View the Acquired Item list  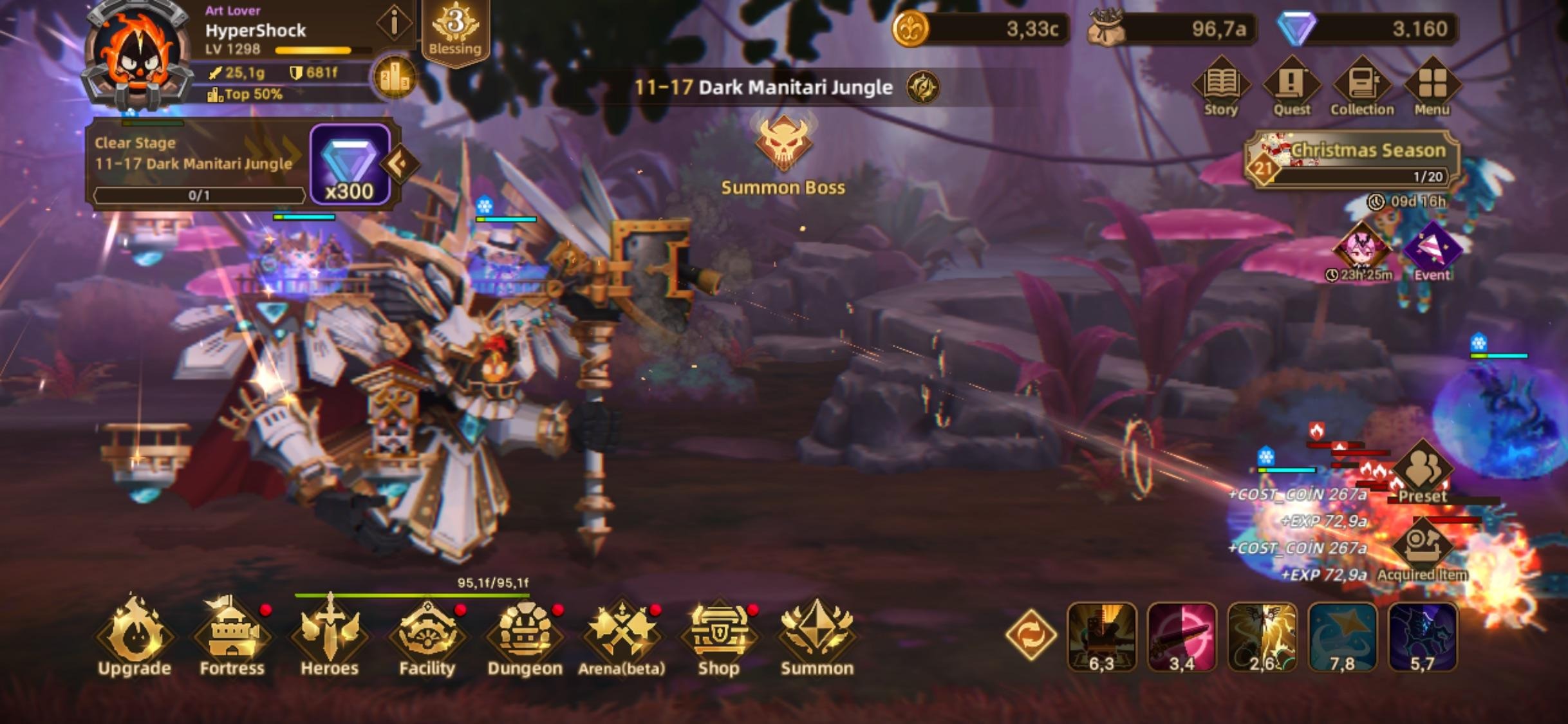(x=1423, y=550)
